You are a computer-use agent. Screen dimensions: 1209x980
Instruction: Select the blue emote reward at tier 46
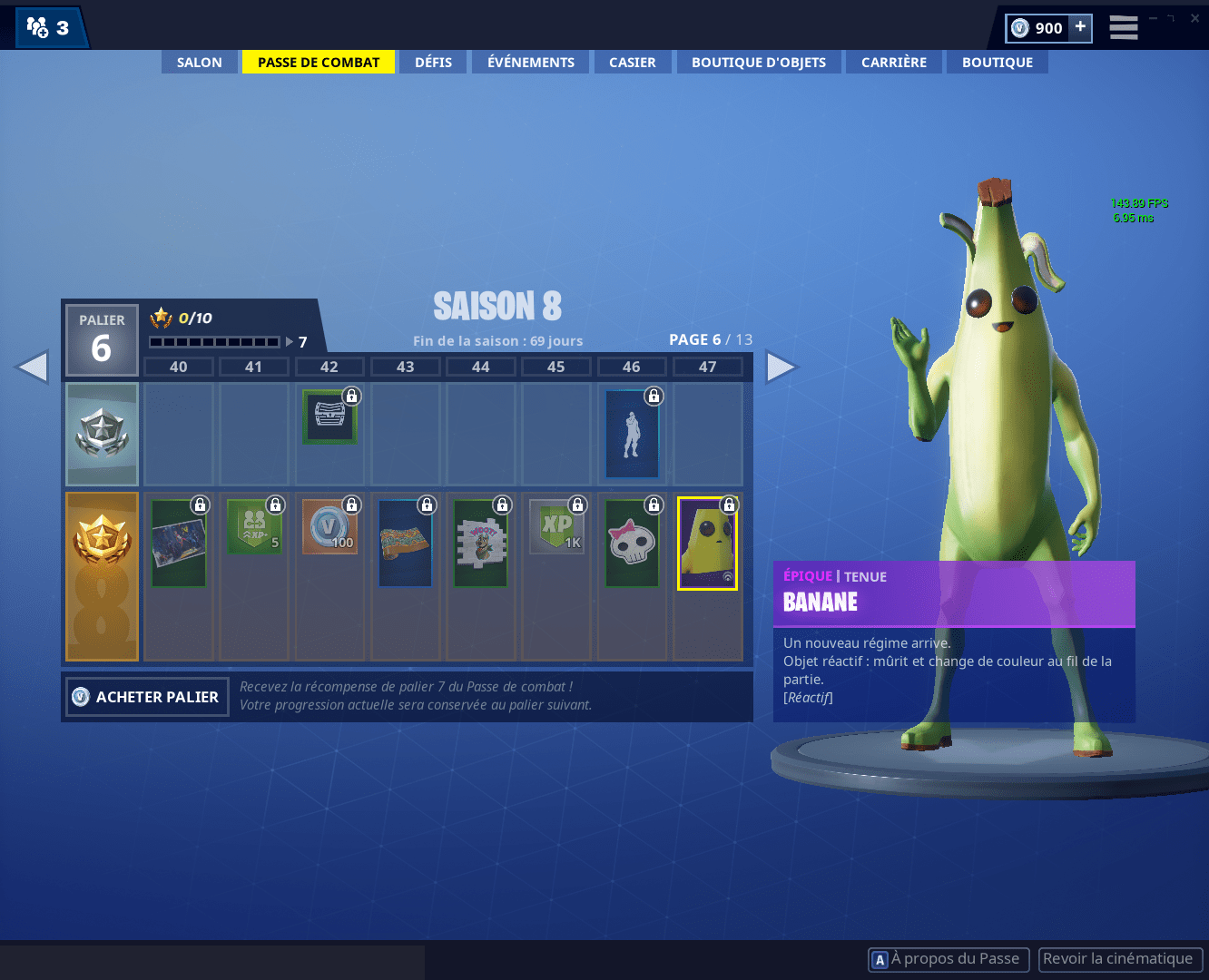tap(632, 434)
